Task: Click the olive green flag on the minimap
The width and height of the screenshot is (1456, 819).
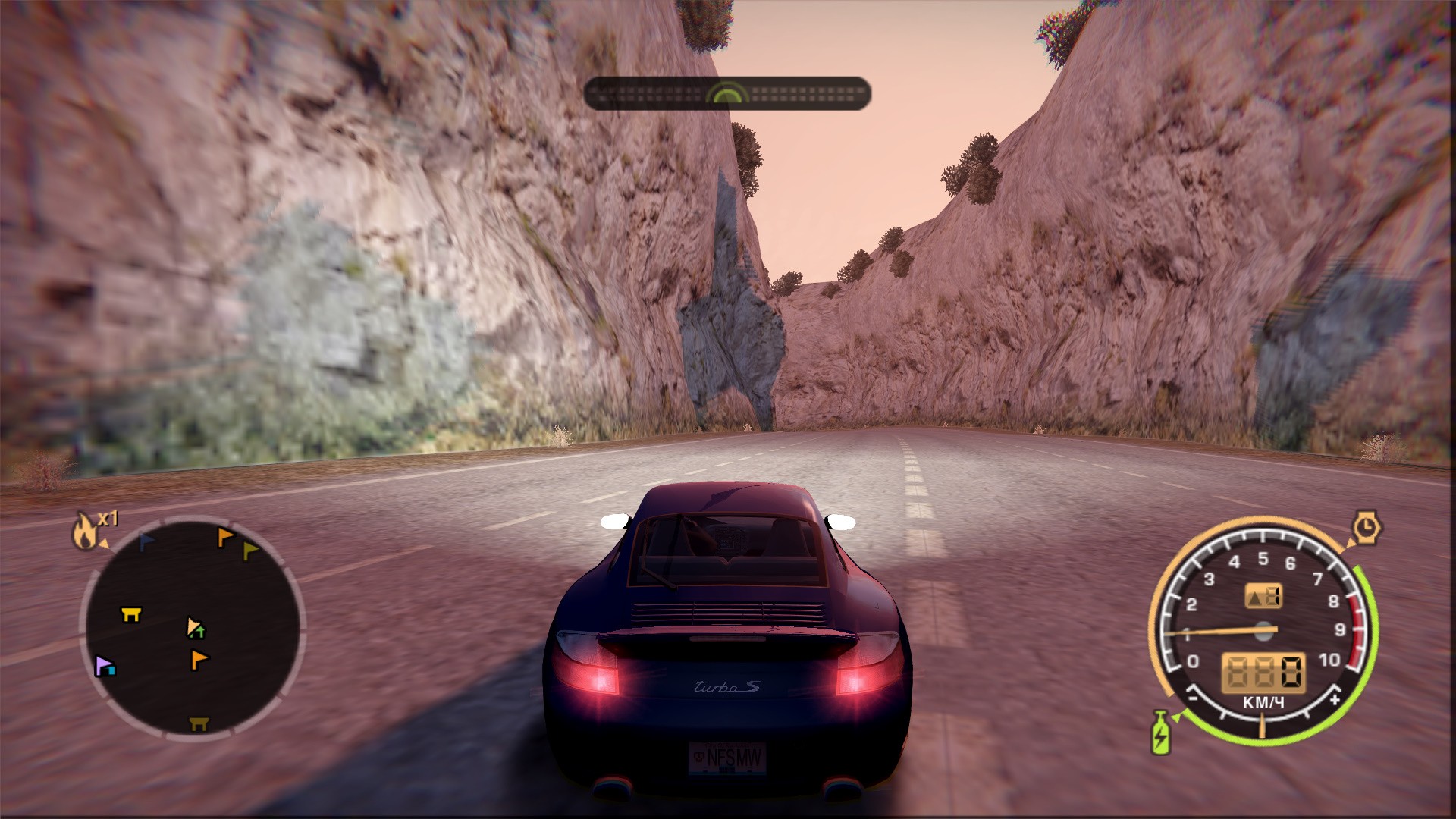Action: [x=250, y=551]
